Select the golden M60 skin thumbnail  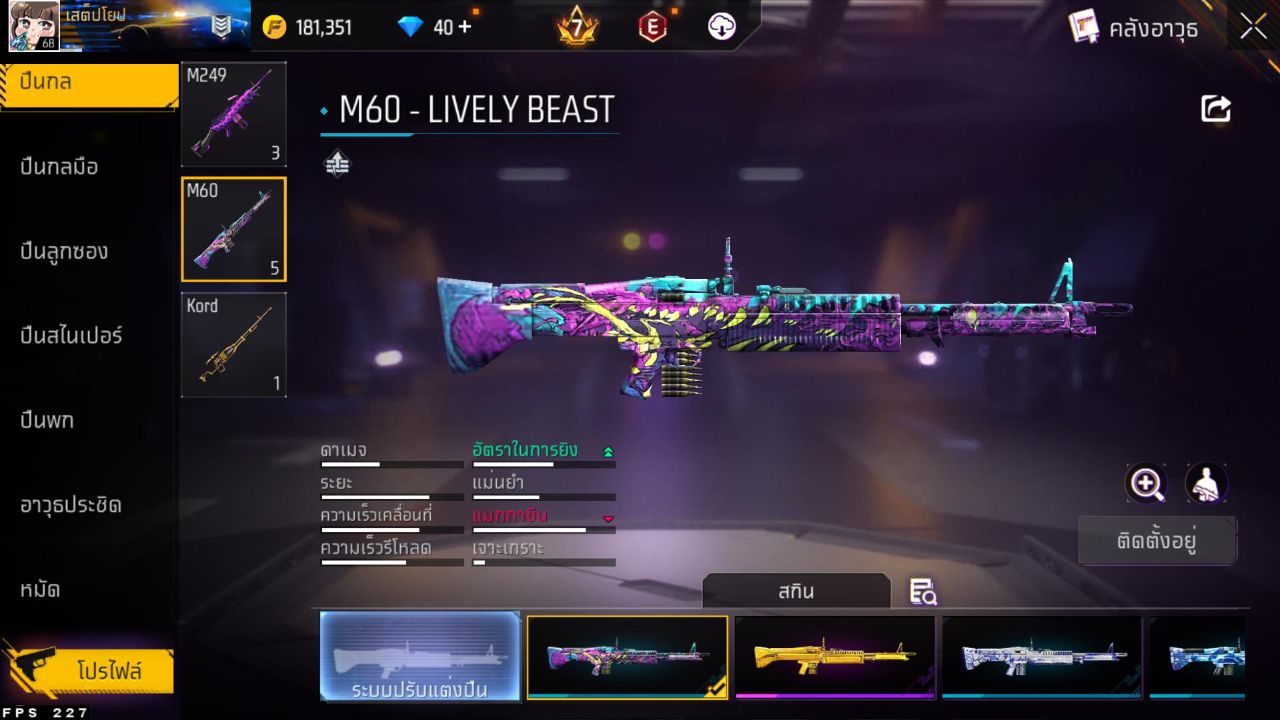click(835, 657)
